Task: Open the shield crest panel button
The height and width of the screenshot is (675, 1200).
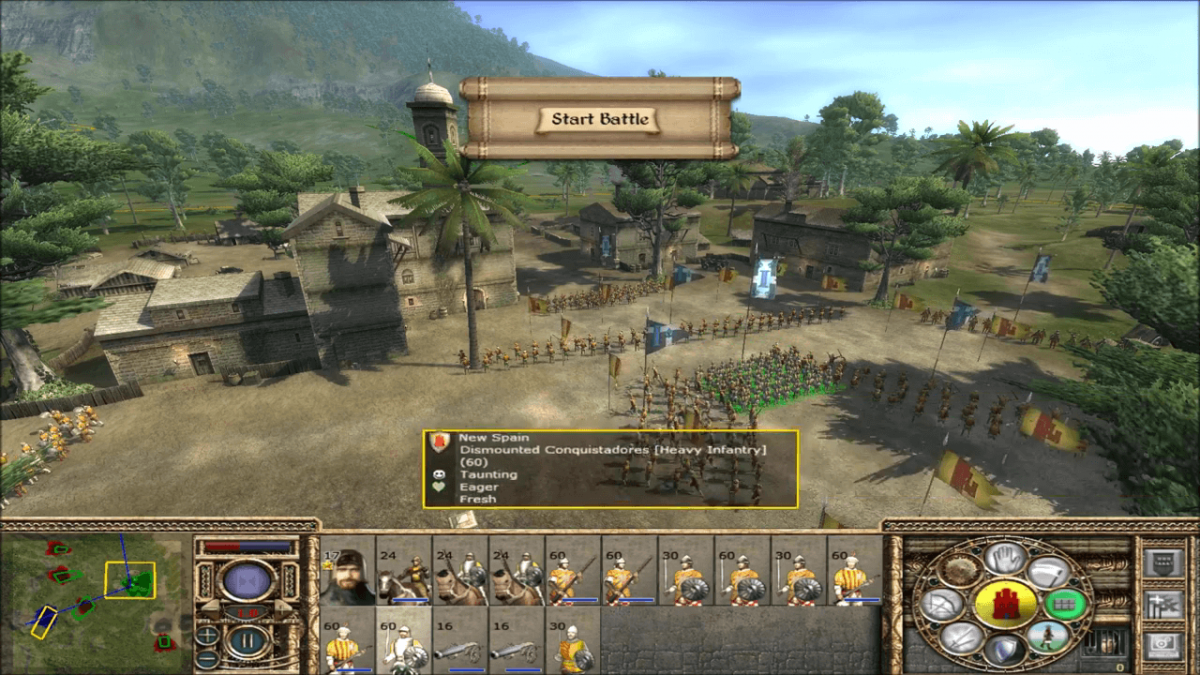Action: click(1162, 561)
